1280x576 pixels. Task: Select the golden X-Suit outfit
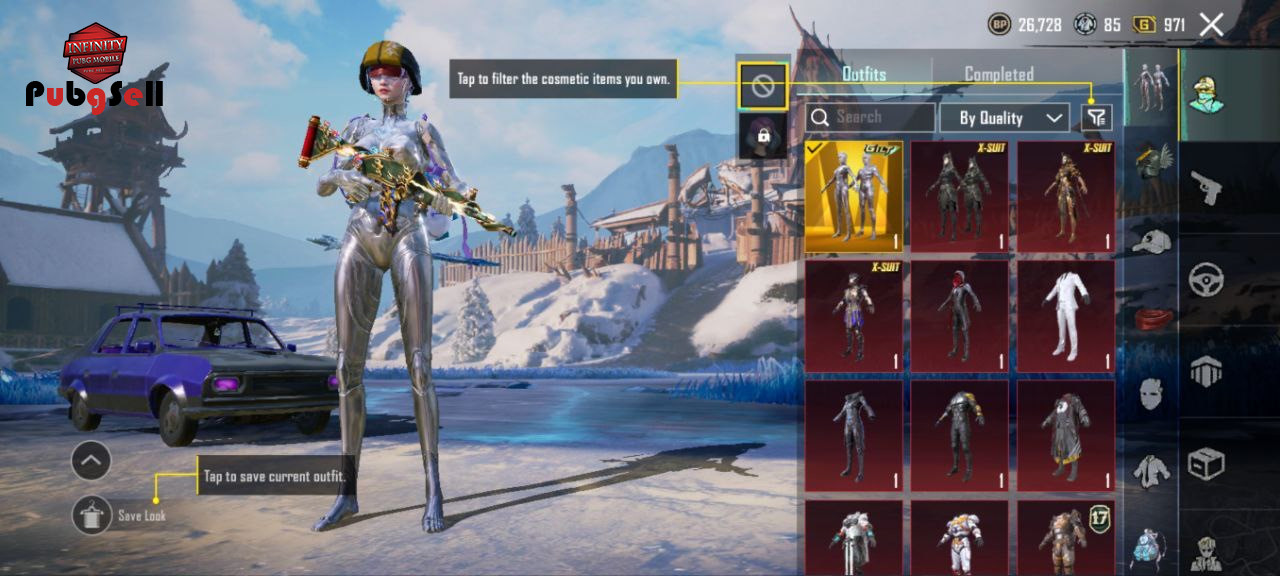tap(1066, 196)
